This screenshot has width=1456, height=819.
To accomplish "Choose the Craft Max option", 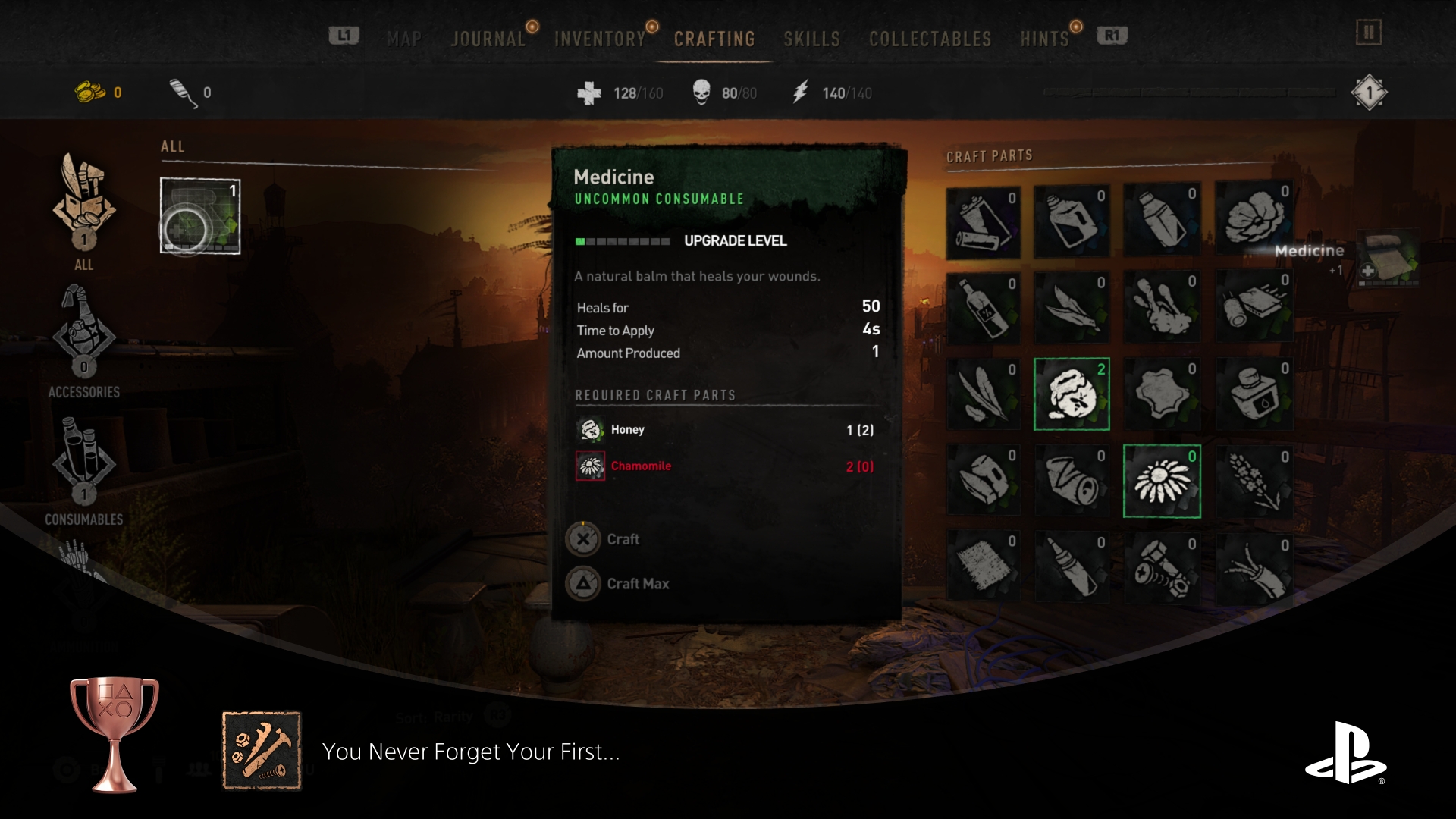I will [637, 583].
